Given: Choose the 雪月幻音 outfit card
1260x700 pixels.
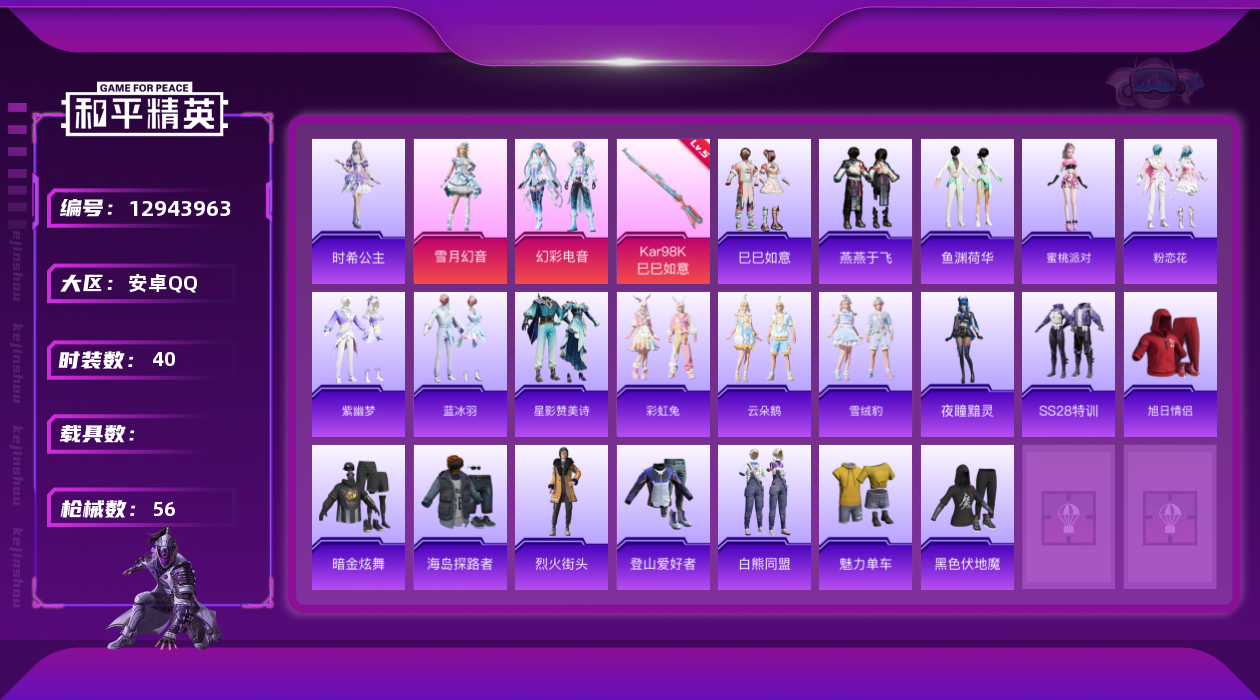Looking at the screenshot, I should click(460, 211).
